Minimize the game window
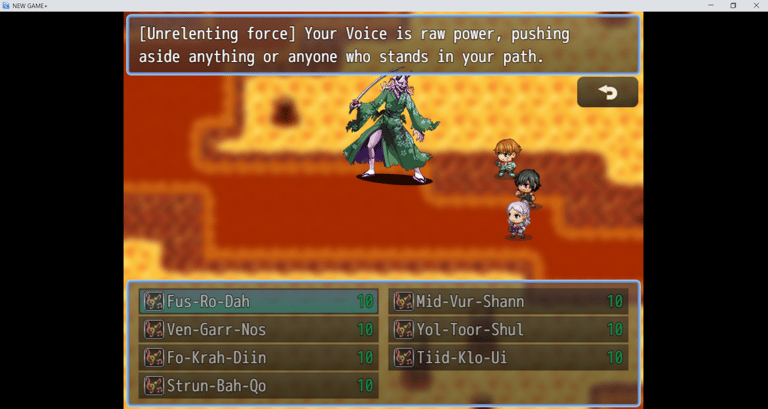 710,6
